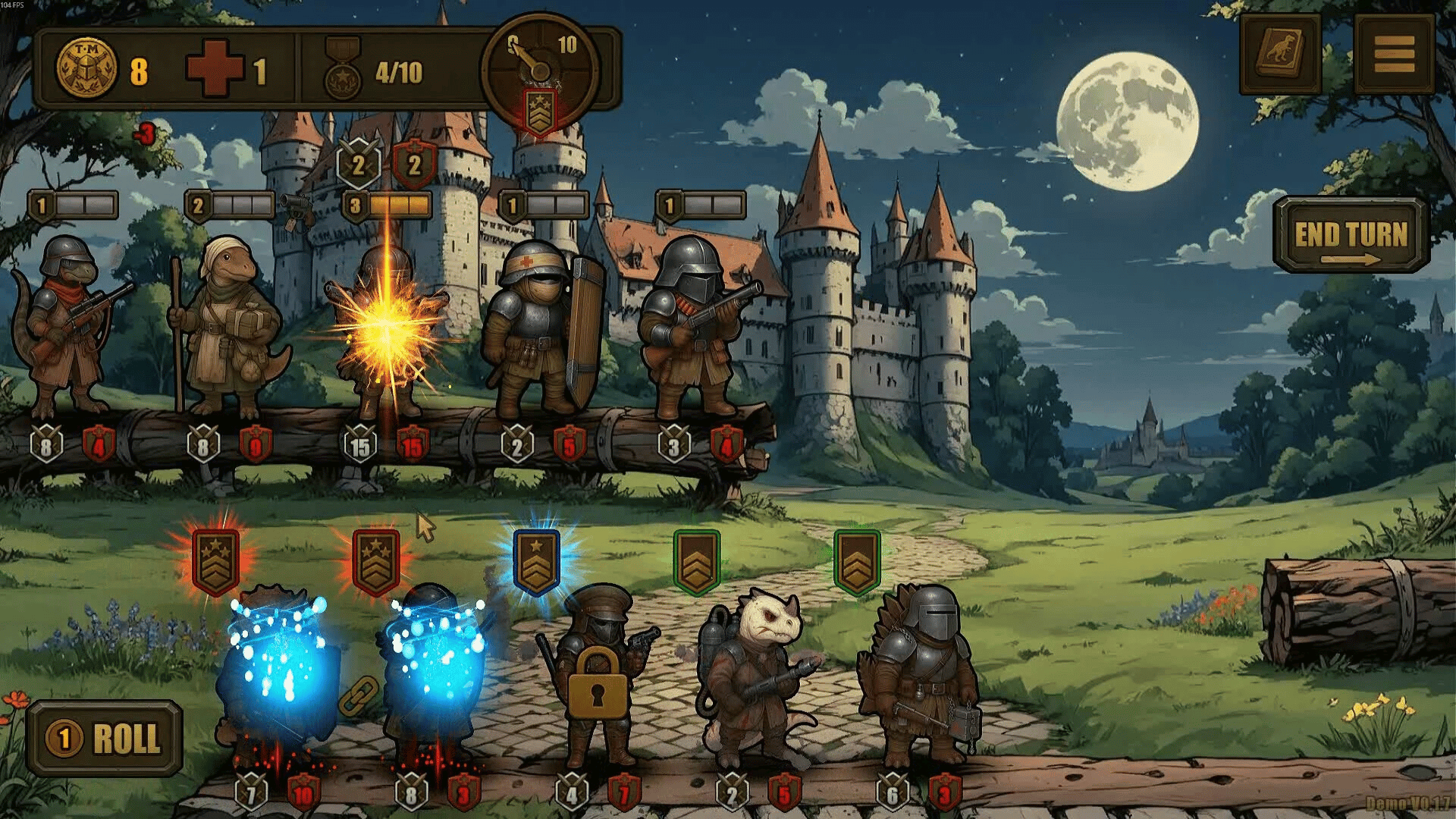This screenshot has width=1456, height=819.
Task: Open the dinosaur bestiary book
Action: tap(1280, 55)
